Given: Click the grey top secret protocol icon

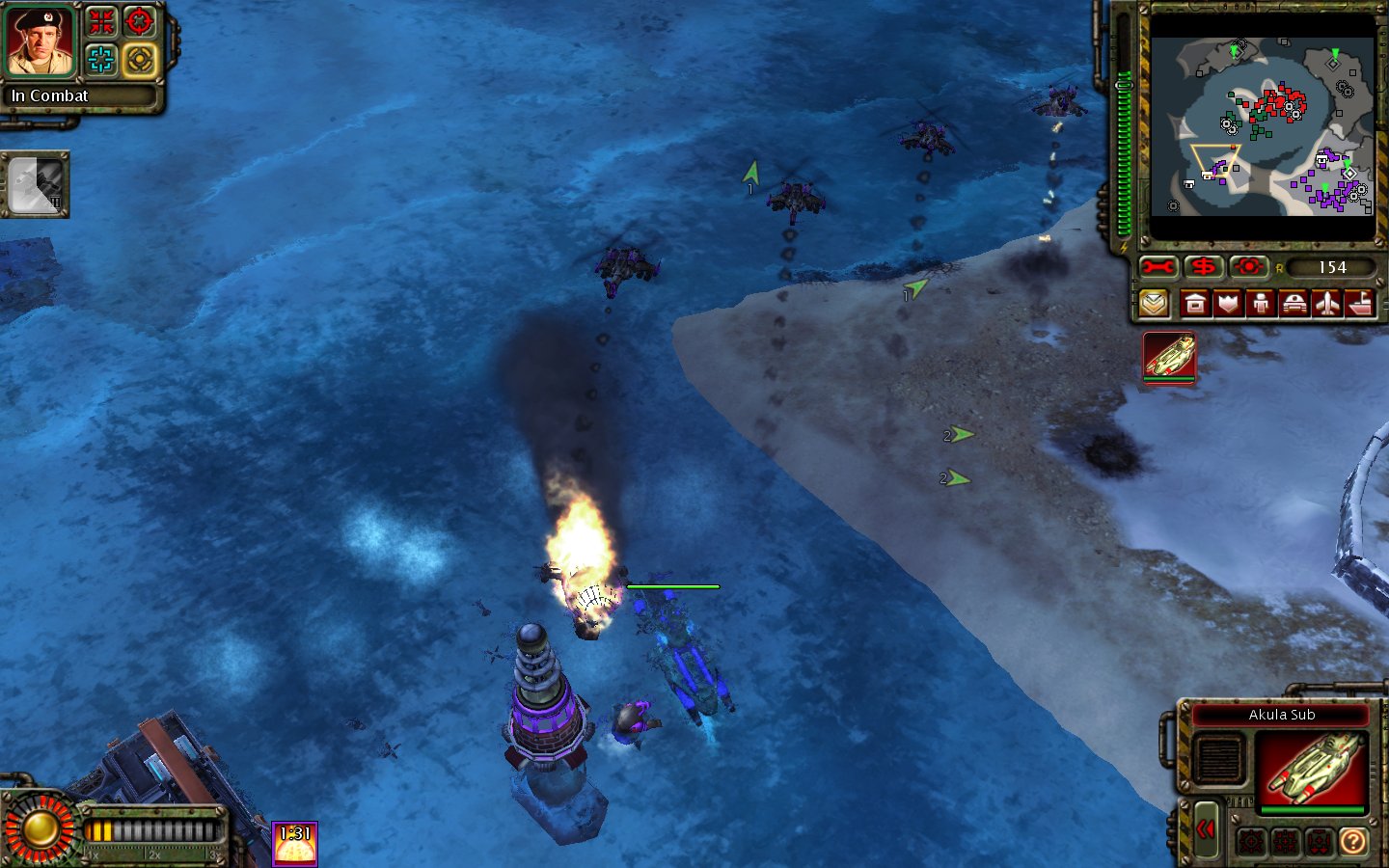Looking at the screenshot, I should (x=36, y=185).
